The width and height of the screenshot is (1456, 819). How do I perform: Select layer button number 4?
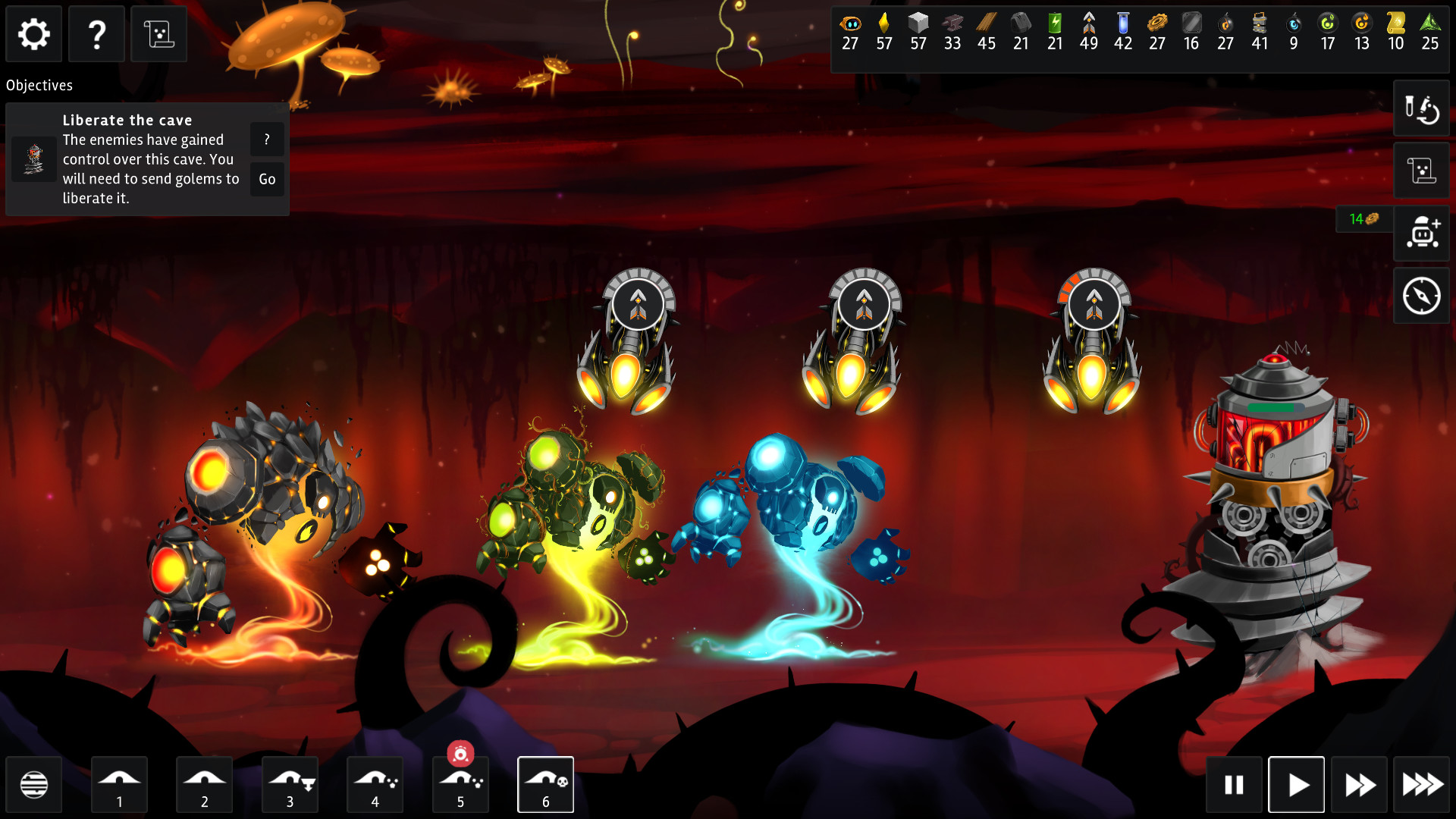coord(375,784)
